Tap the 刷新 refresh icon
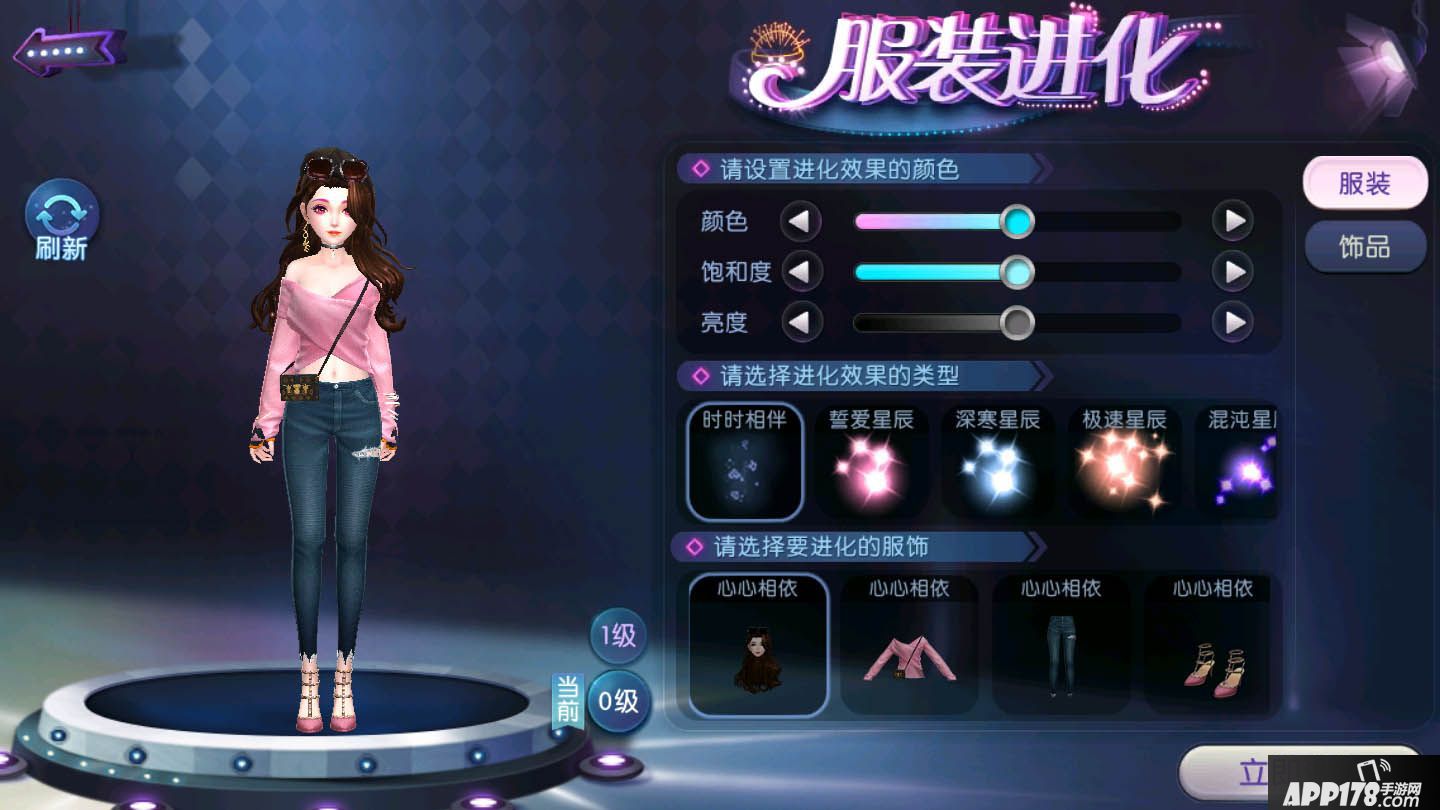The width and height of the screenshot is (1440, 810). [61, 215]
